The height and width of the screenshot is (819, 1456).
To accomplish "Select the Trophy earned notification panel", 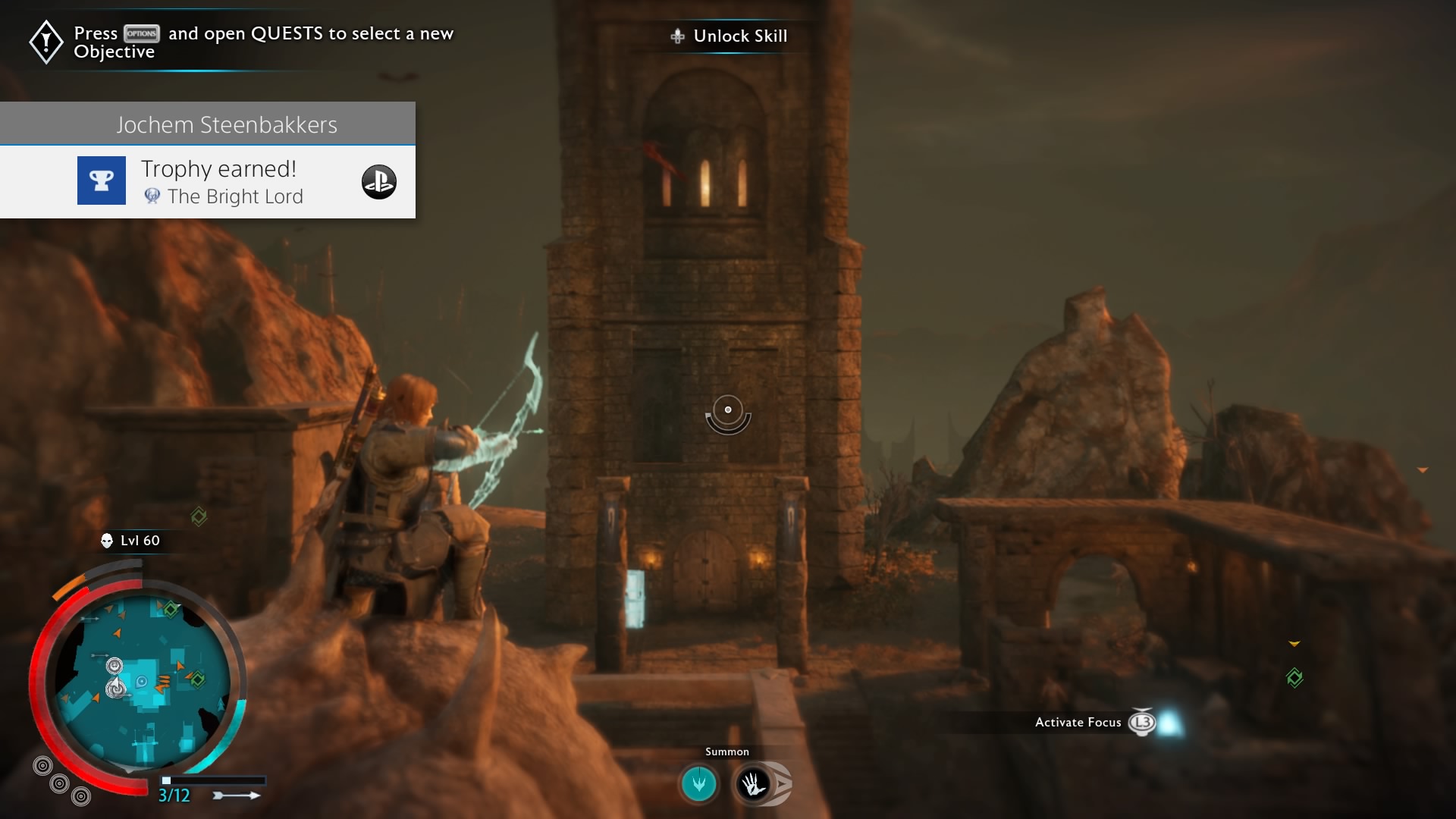I will pos(218,168).
